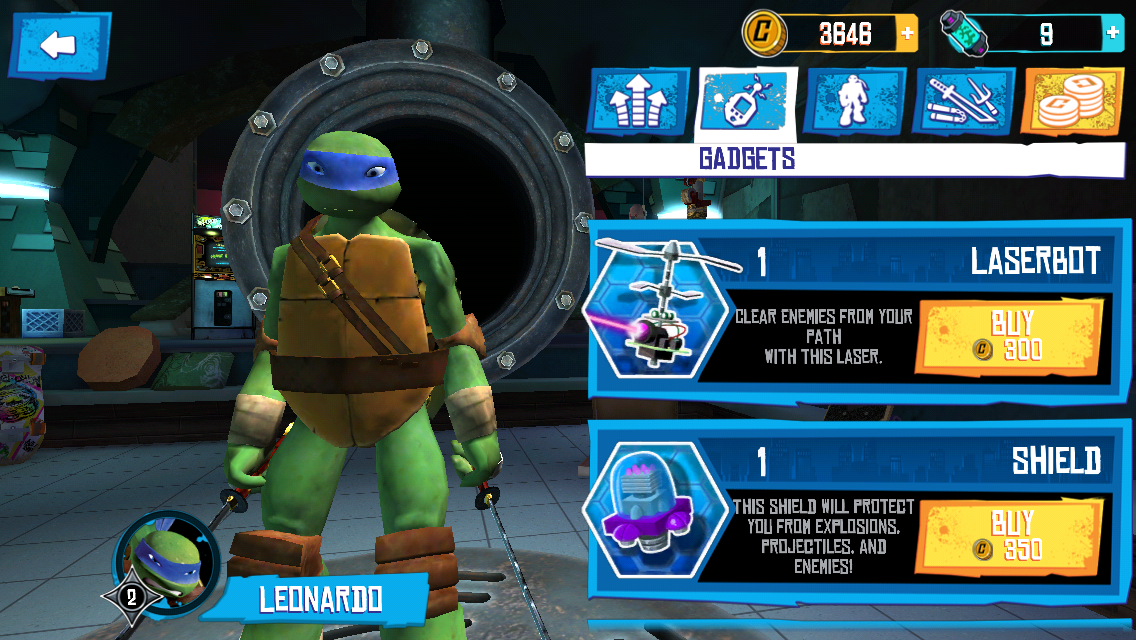Switch to the turtle characters tab
This screenshot has height=640, width=1136.
854,102
